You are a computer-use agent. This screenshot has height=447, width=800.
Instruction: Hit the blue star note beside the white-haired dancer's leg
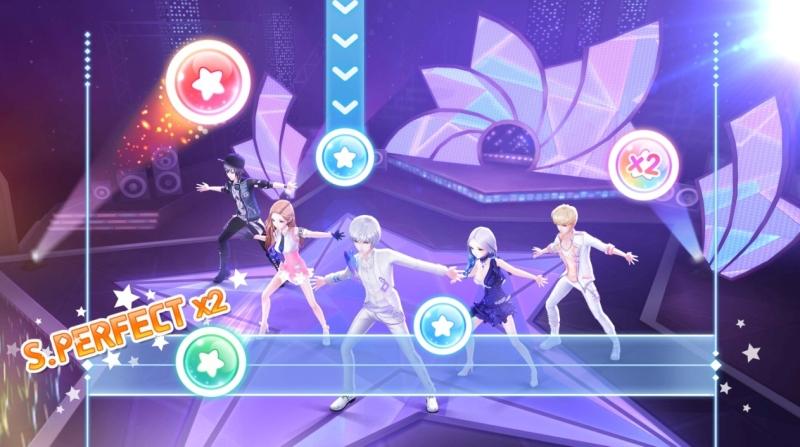(x=442, y=324)
